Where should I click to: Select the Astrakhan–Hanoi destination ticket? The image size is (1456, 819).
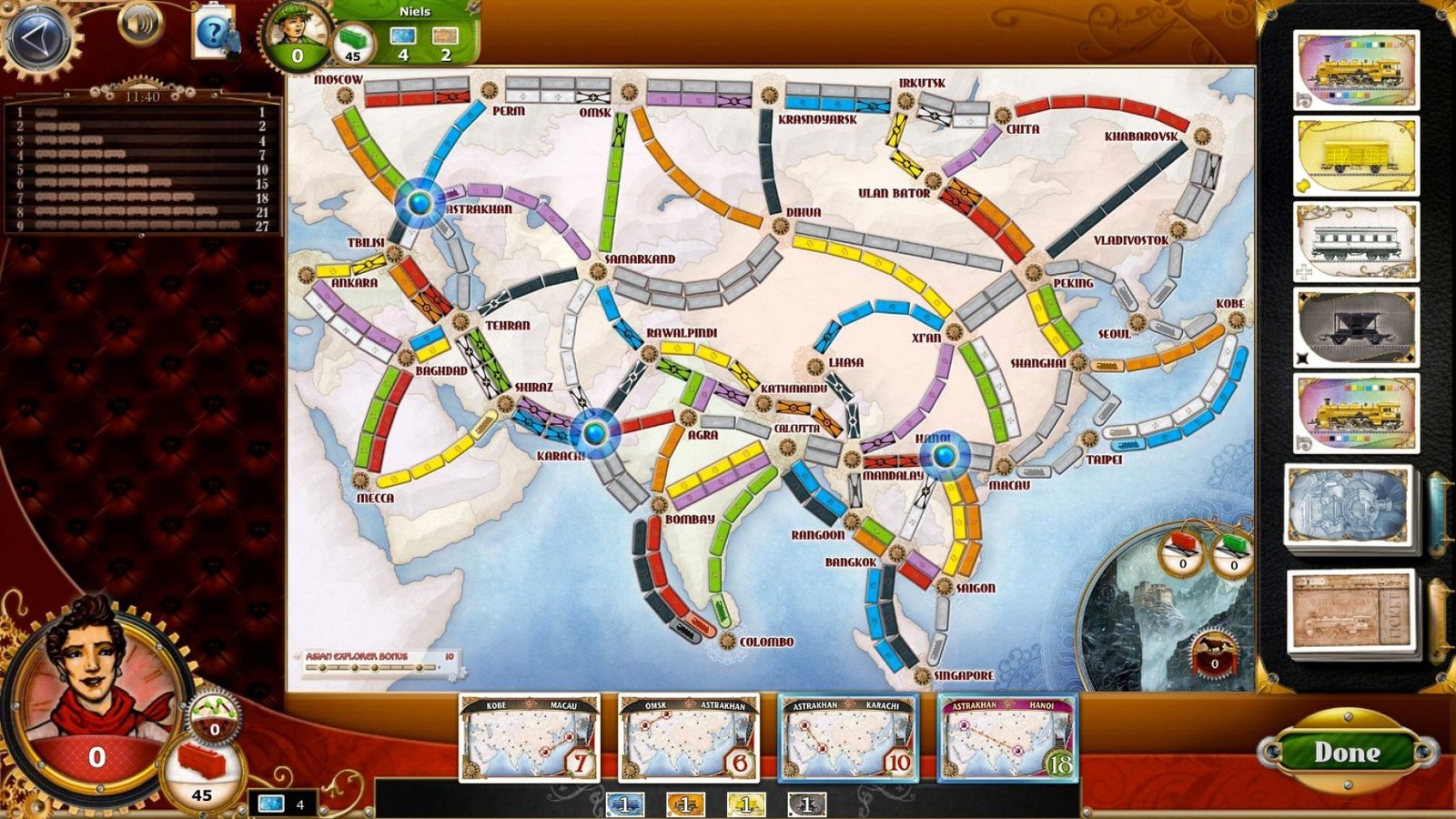pos(1006,738)
